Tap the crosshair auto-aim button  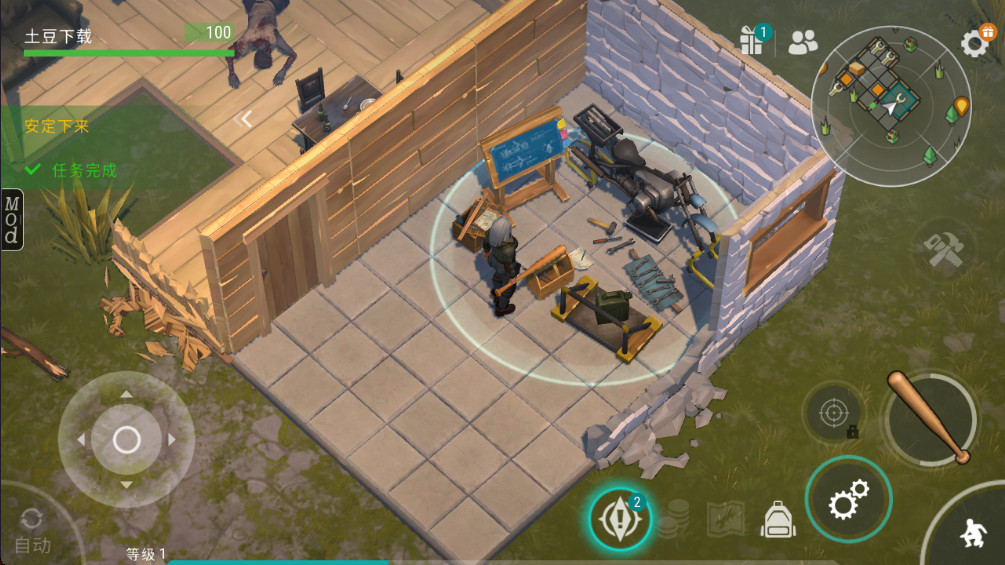834,410
